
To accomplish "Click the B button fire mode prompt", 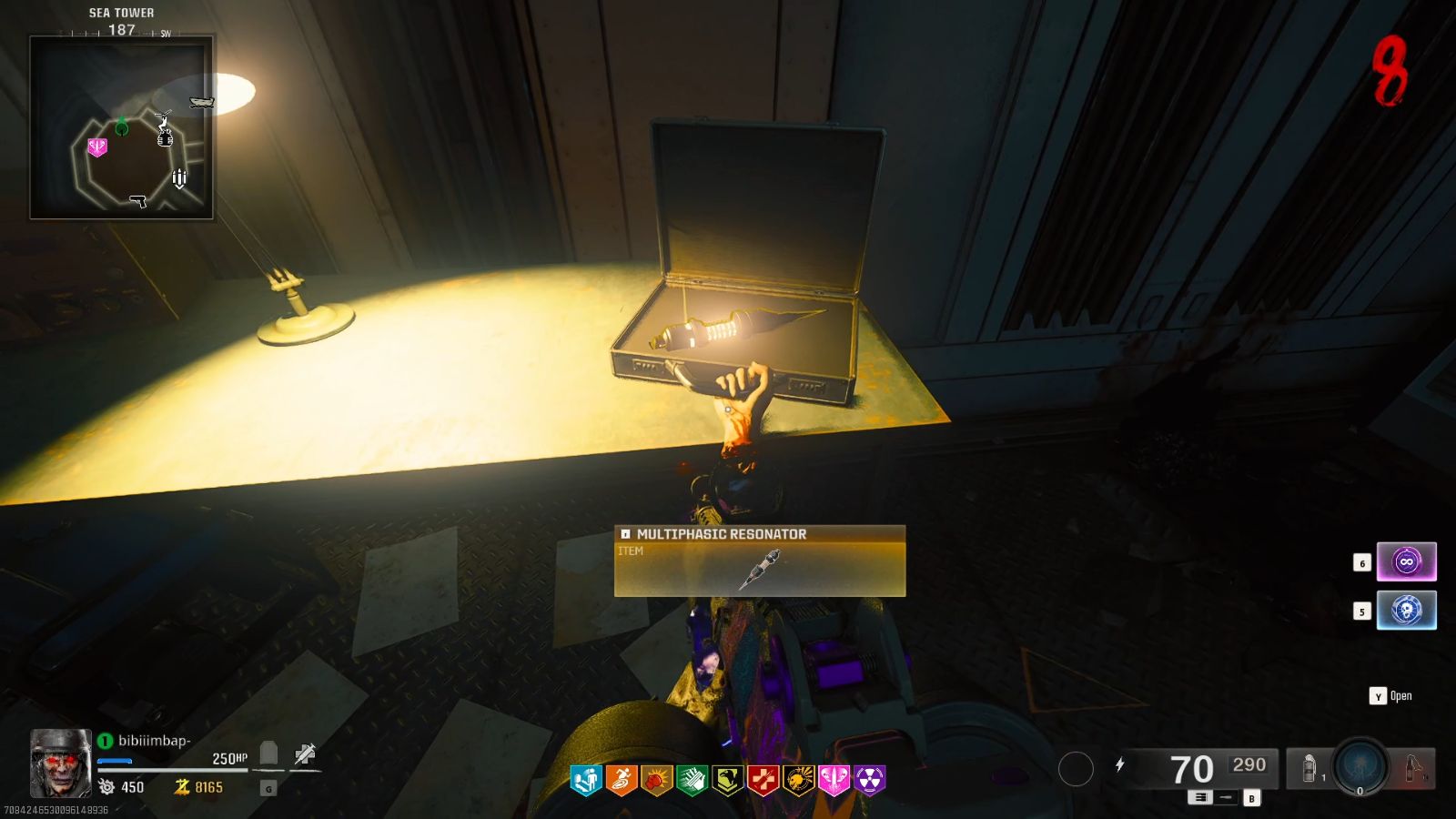I will 1250,797.
